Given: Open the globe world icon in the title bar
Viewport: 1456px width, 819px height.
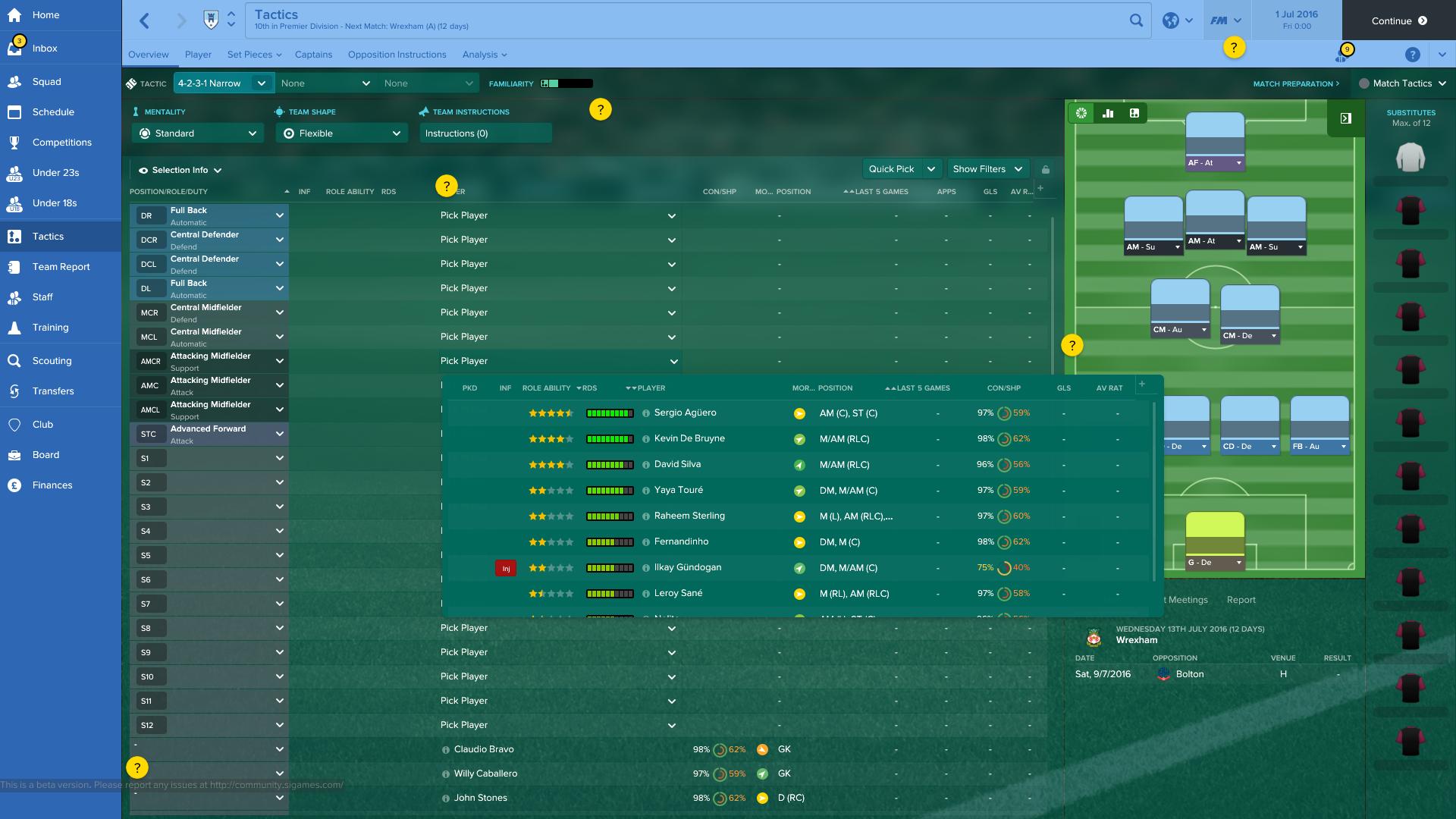Looking at the screenshot, I should coord(1169,20).
